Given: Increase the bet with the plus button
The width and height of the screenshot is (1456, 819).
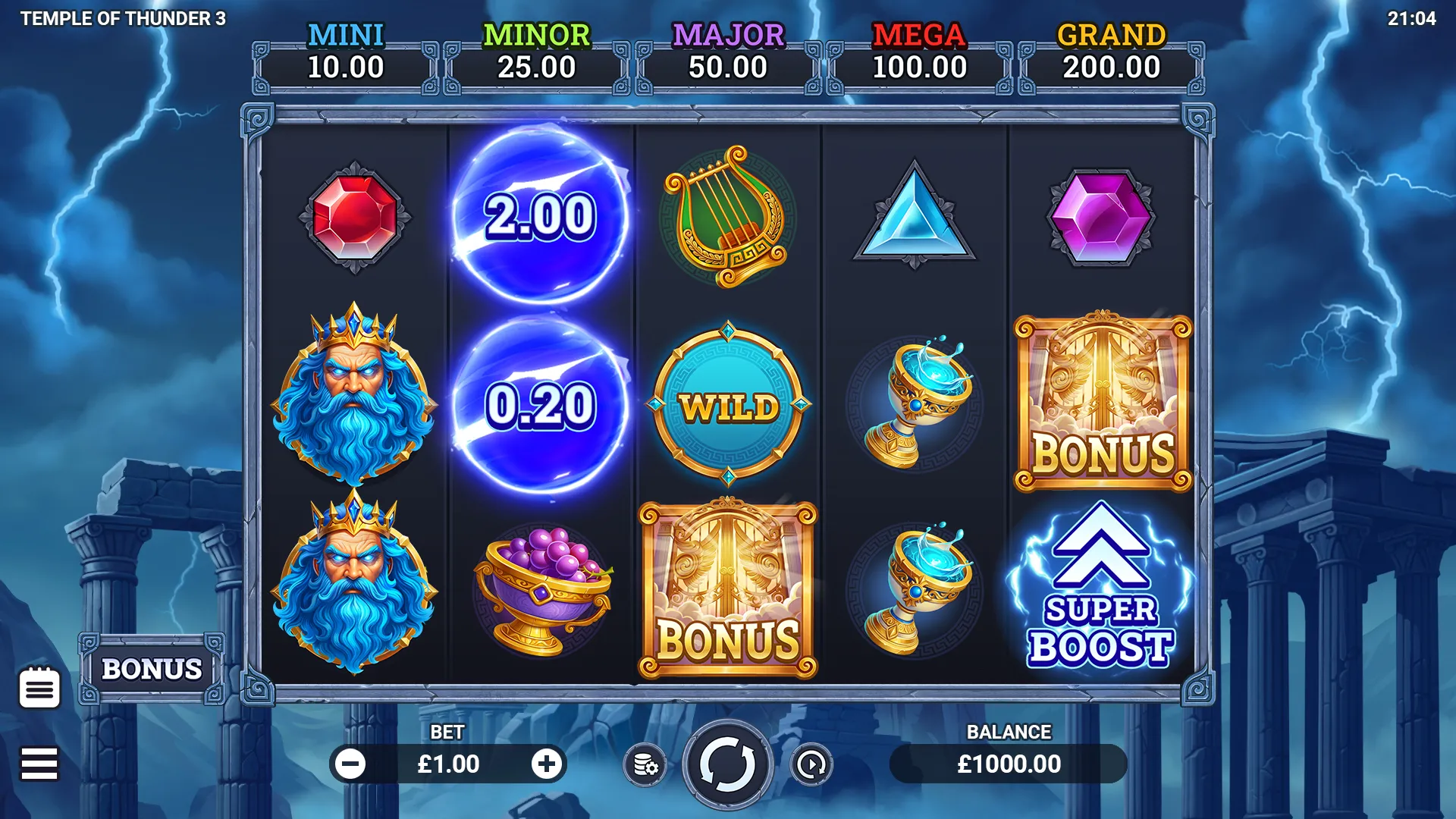Looking at the screenshot, I should [546, 764].
